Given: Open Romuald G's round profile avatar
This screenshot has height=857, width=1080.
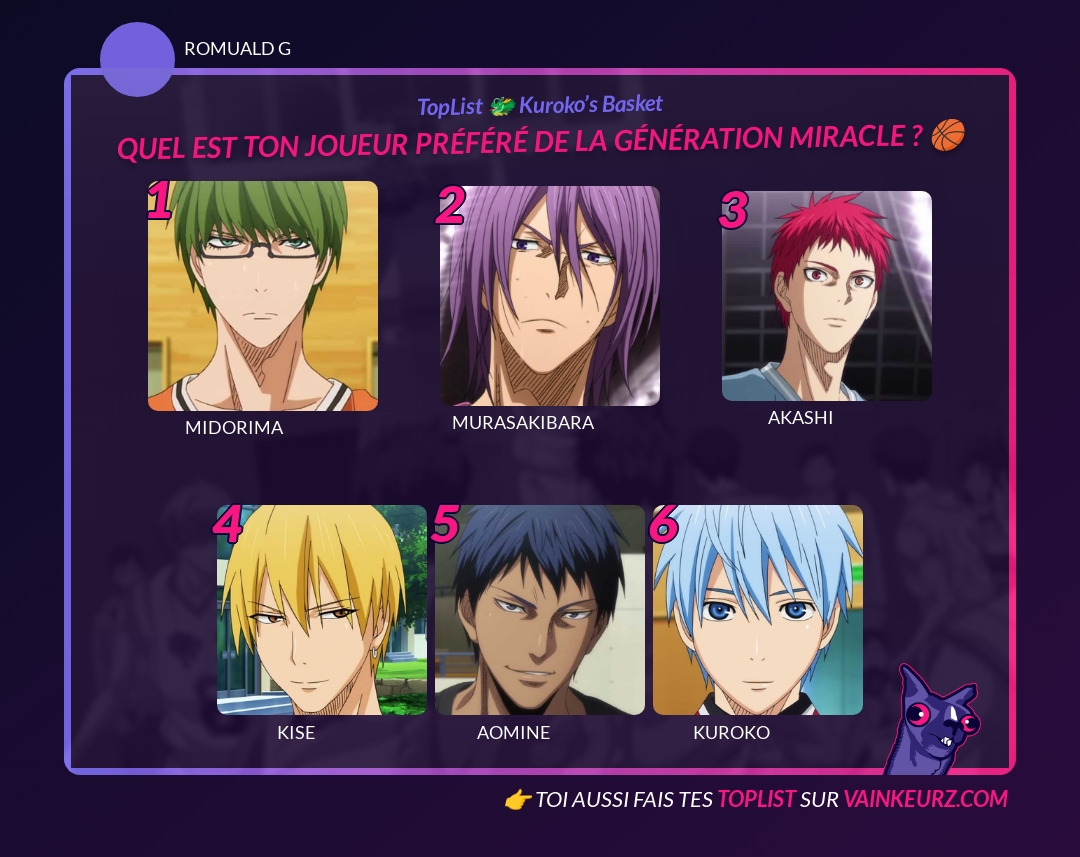Looking at the screenshot, I should [138, 60].
